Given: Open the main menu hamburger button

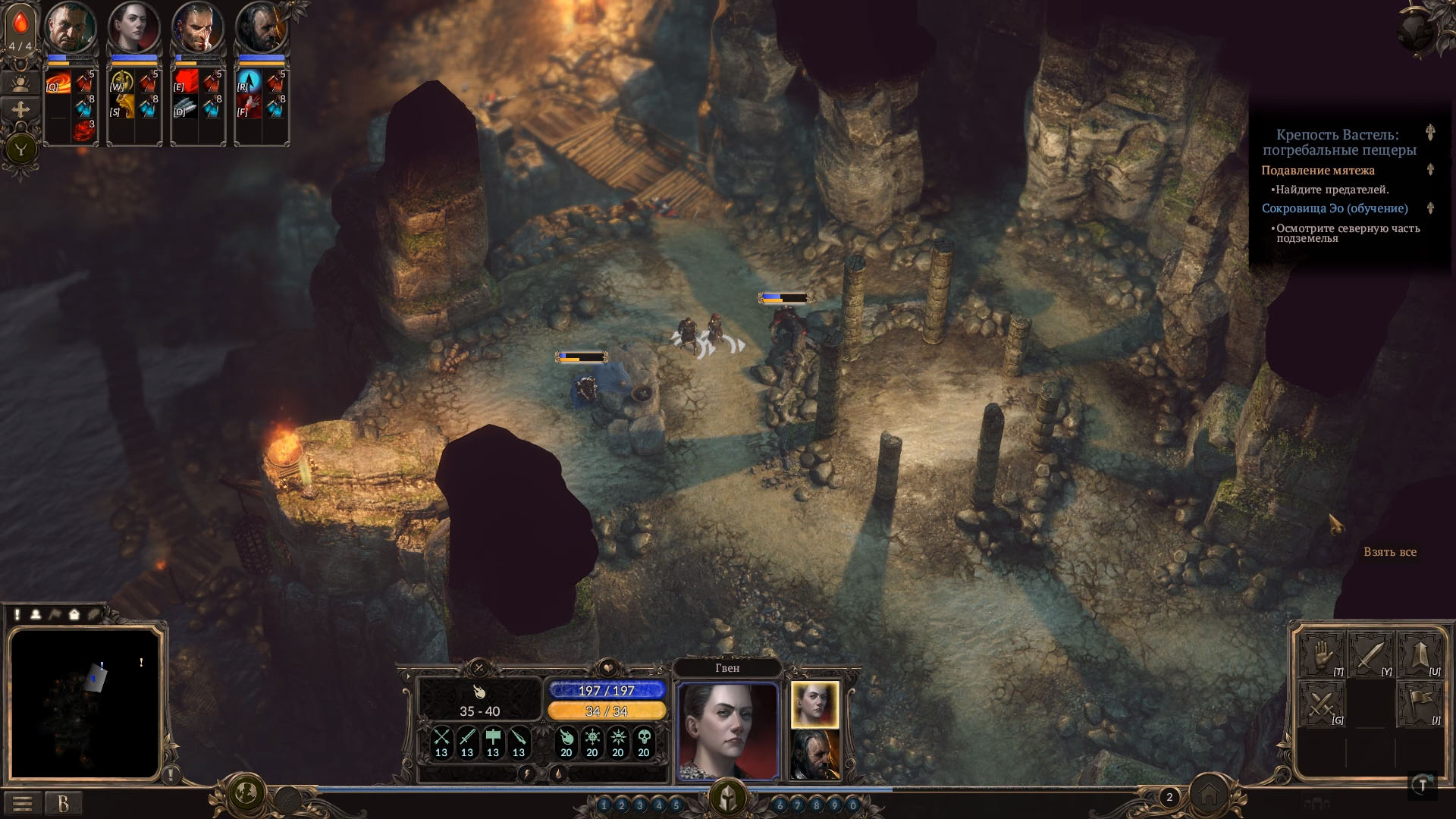Looking at the screenshot, I should (x=22, y=803).
